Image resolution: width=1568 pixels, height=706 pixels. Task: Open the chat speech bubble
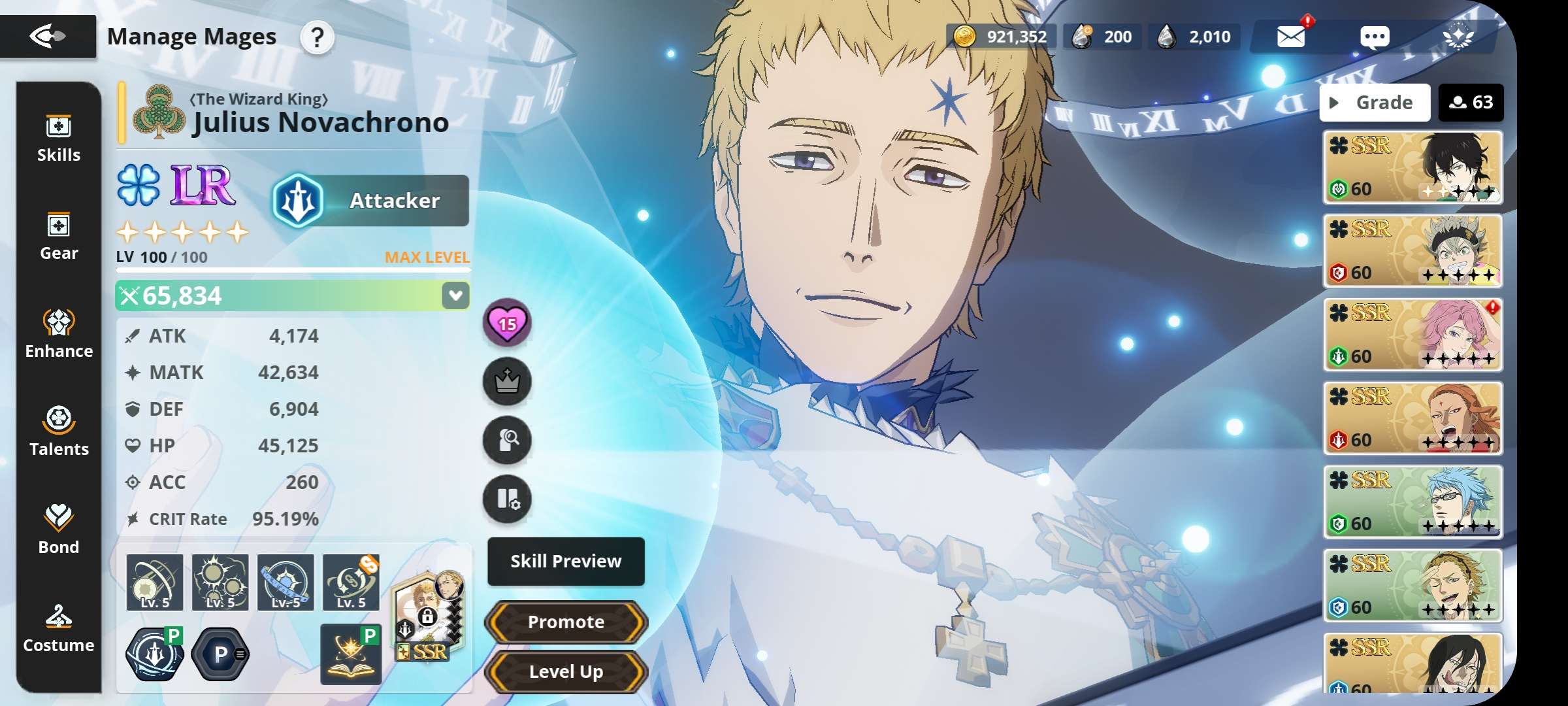(x=1375, y=37)
